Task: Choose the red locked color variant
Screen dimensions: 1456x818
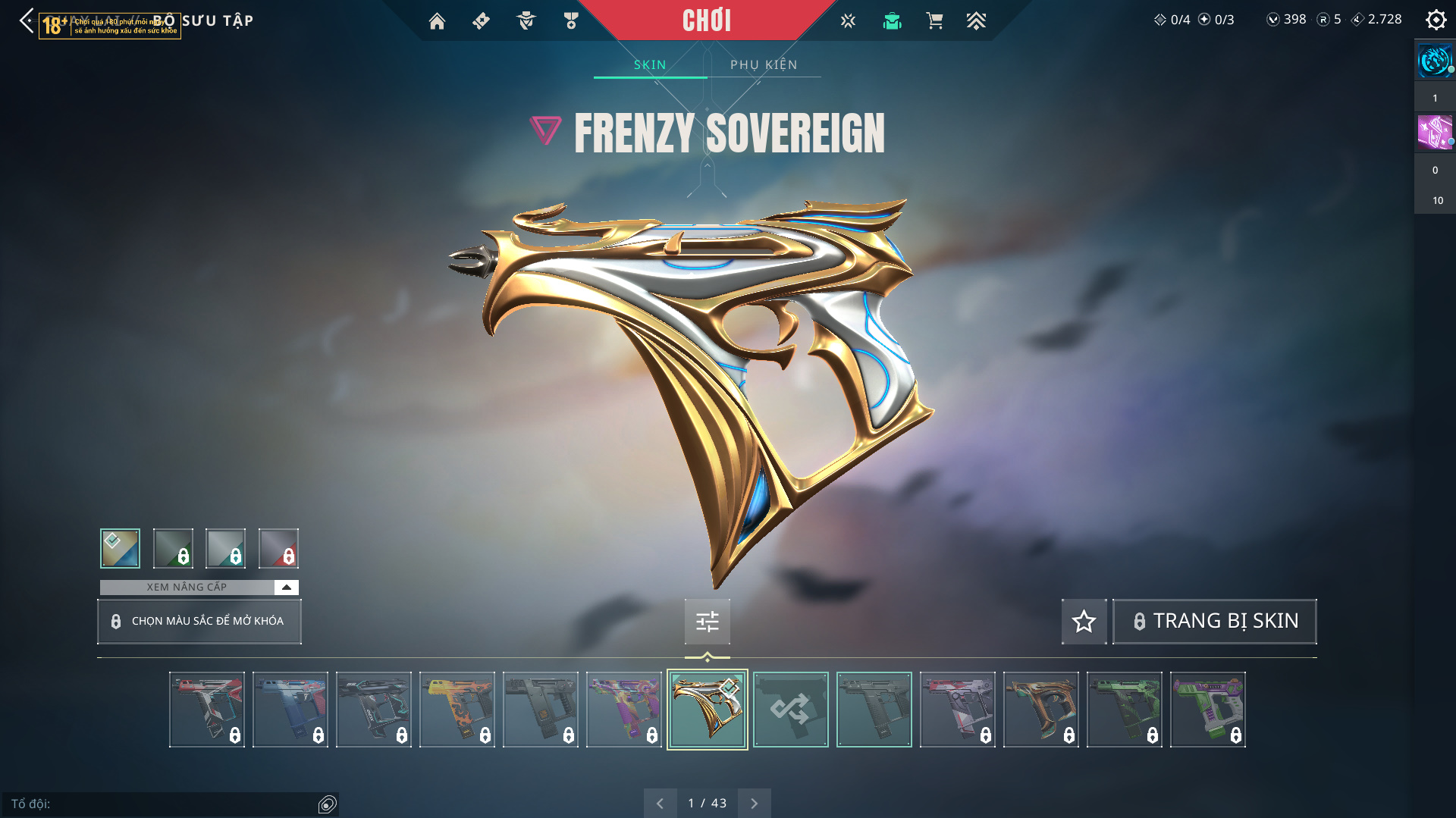Action: click(278, 548)
